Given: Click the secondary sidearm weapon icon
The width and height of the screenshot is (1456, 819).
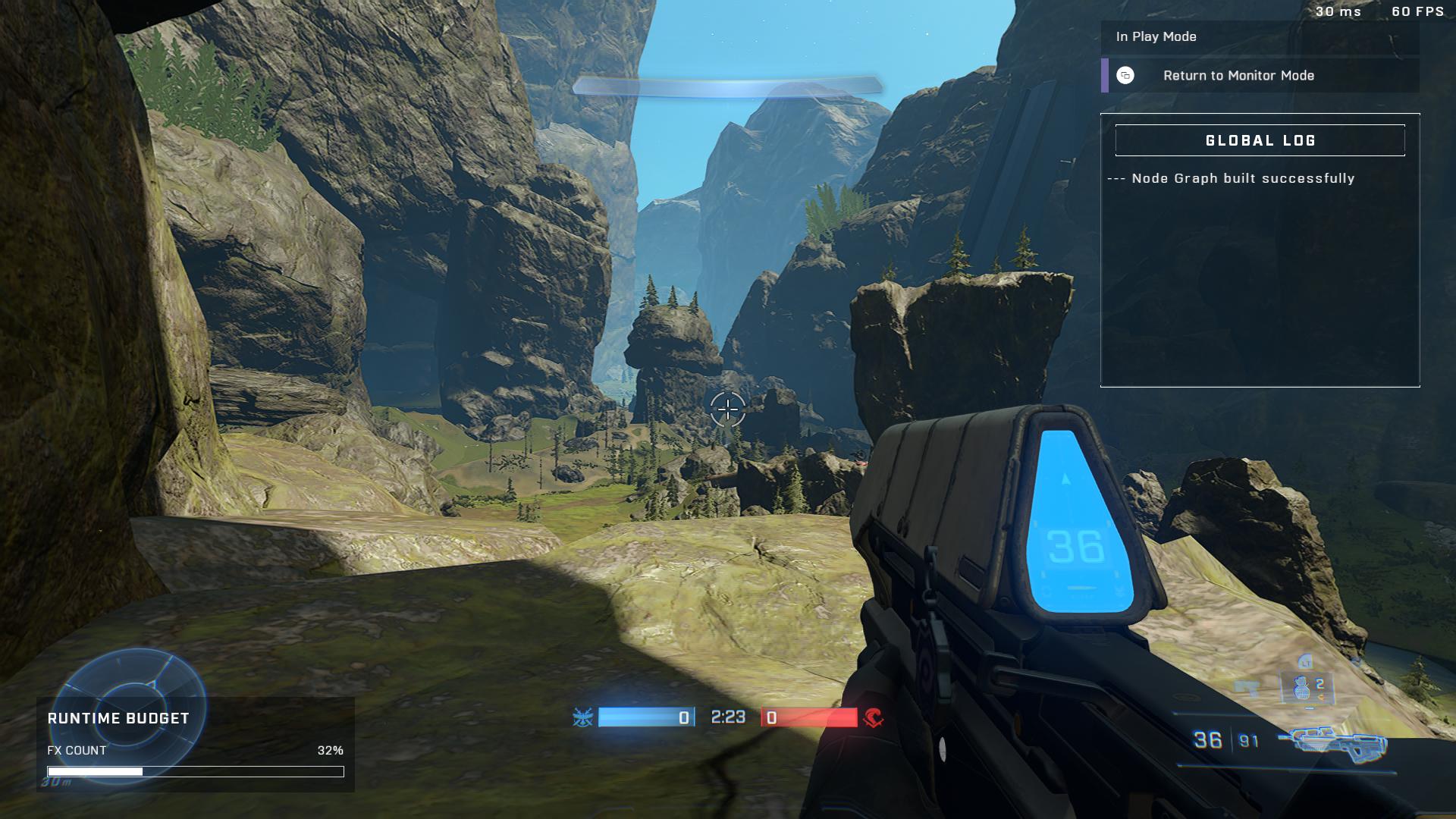Looking at the screenshot, I should tap(1247, 688).
